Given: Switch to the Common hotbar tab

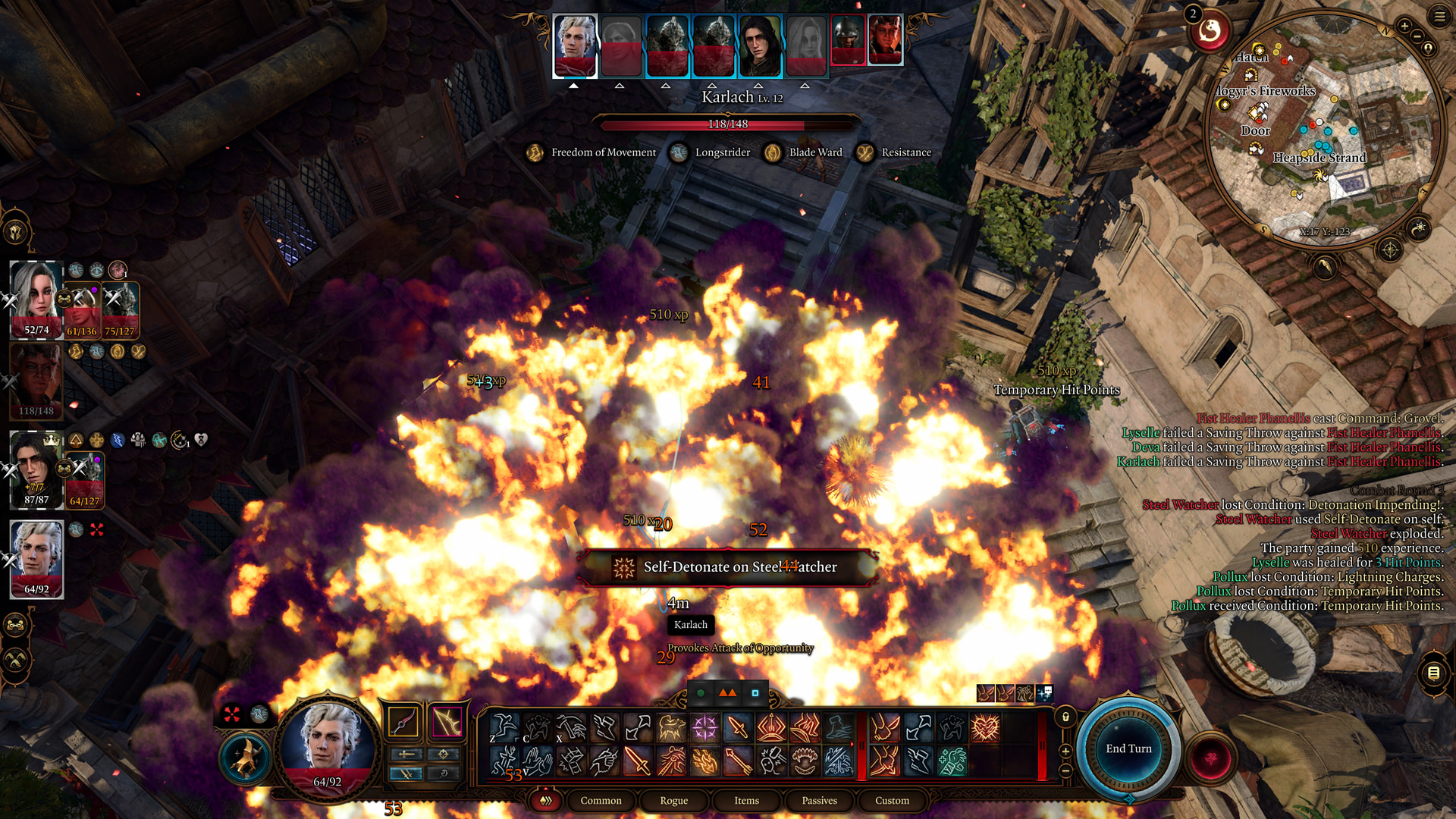Looking at the screenshot, I should tap(601, 801).
